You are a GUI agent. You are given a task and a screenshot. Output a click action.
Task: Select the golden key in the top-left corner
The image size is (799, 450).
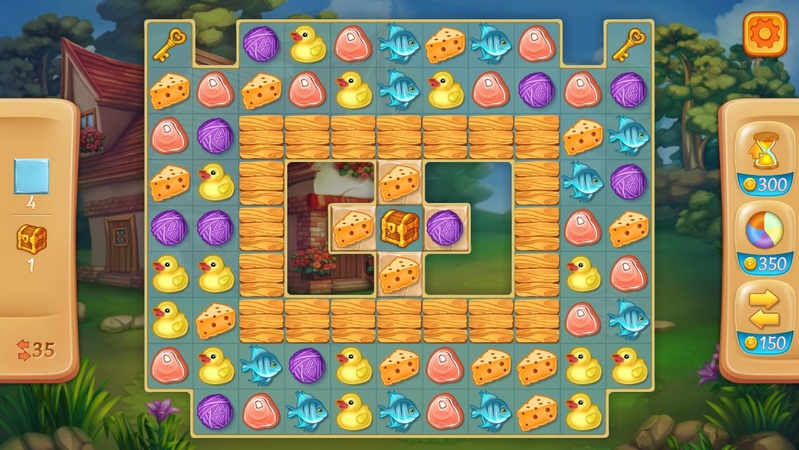[170, 44]
